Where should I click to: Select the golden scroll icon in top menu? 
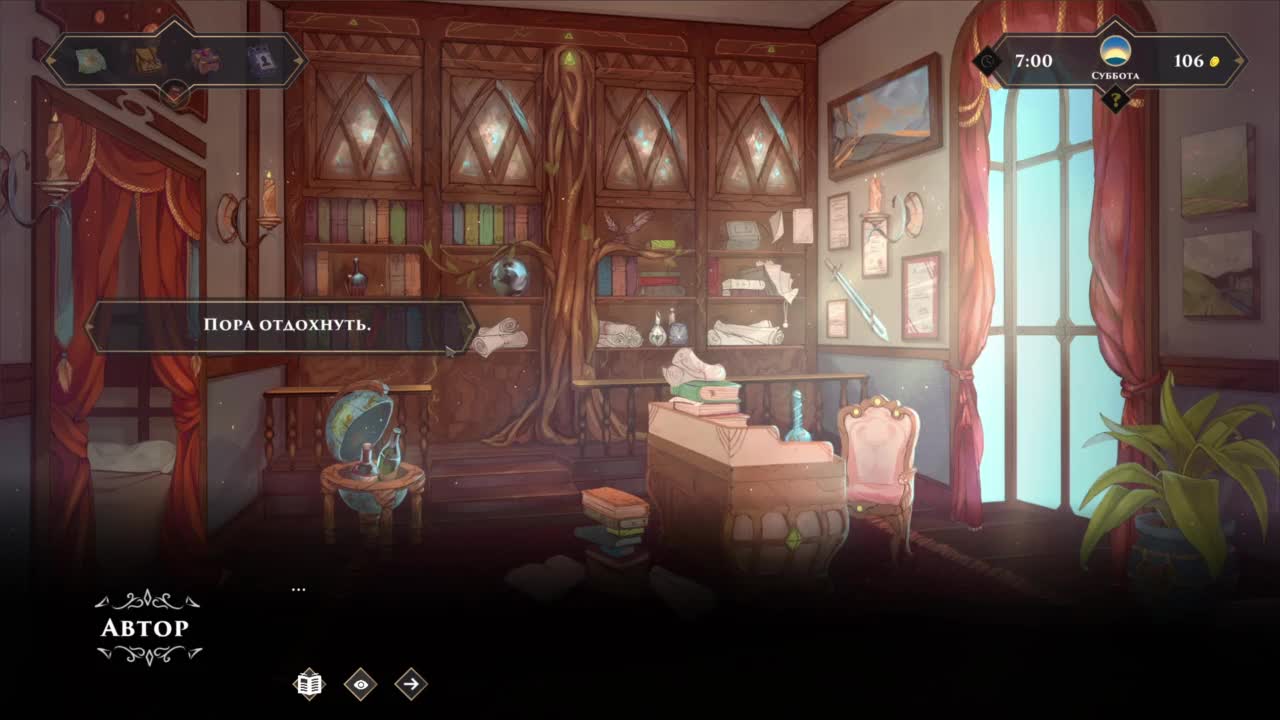click(148, 61)
